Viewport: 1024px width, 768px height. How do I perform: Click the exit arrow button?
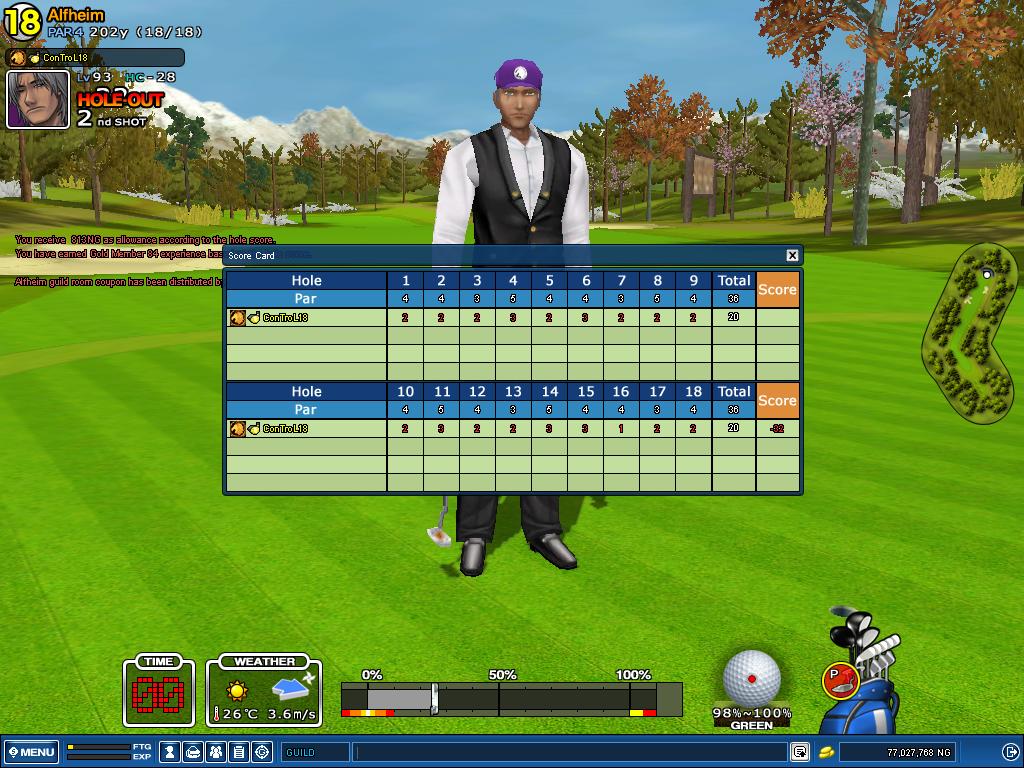click(1010, 752)
